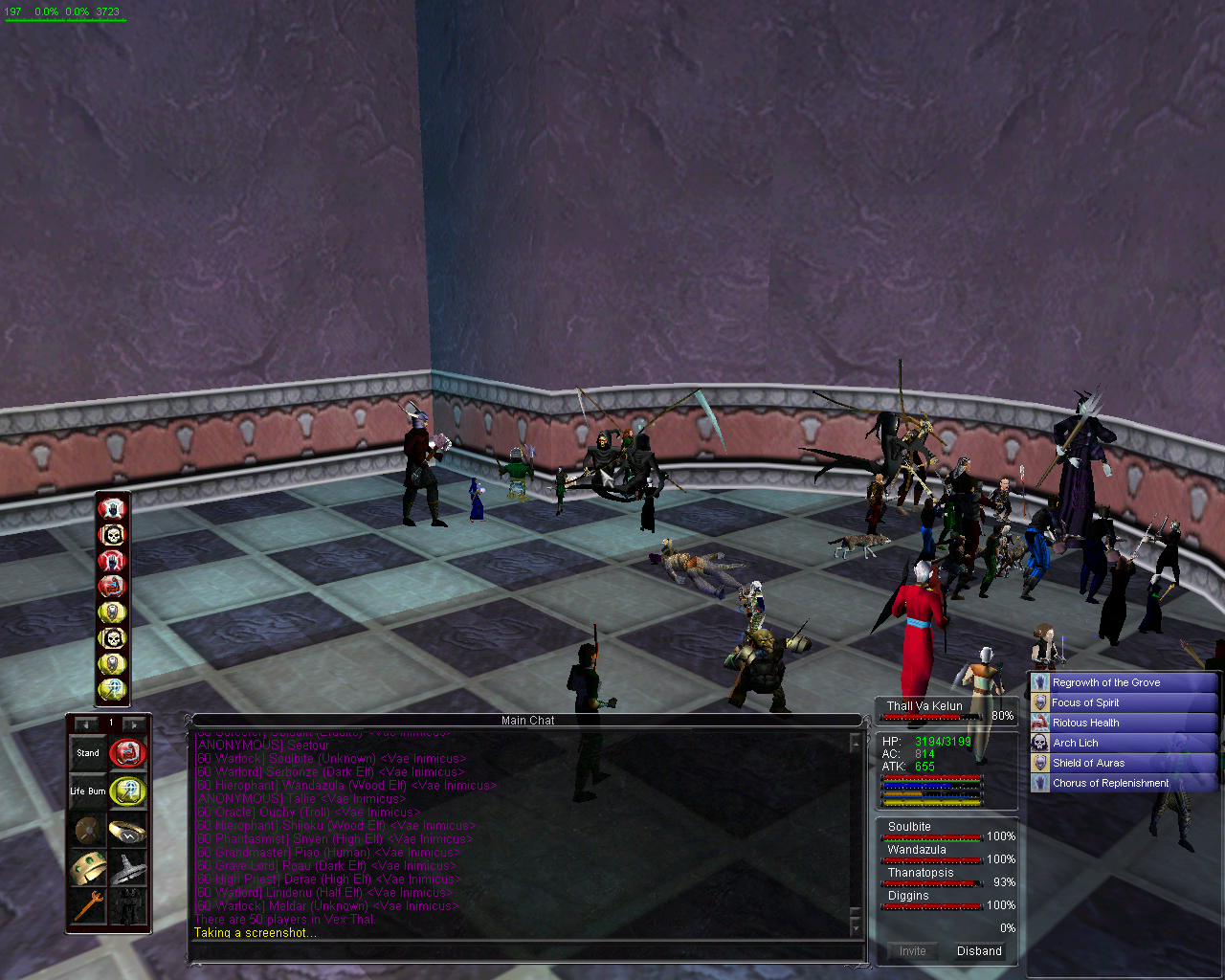Click the green-gemmed gold crown slot
This screenshot has height=980, width=1225.
coord(88,868)
